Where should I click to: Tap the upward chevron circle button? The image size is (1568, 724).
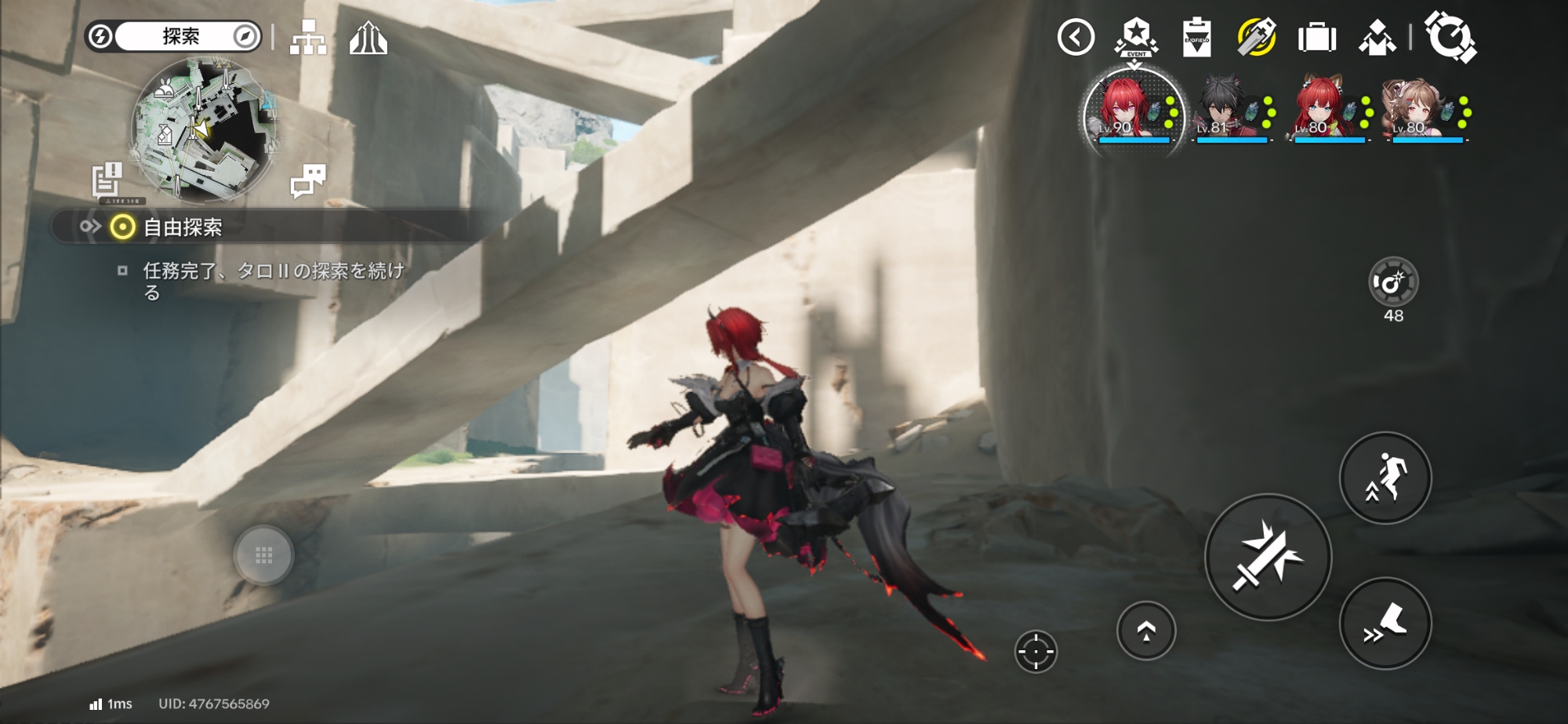click(1146, 631)
